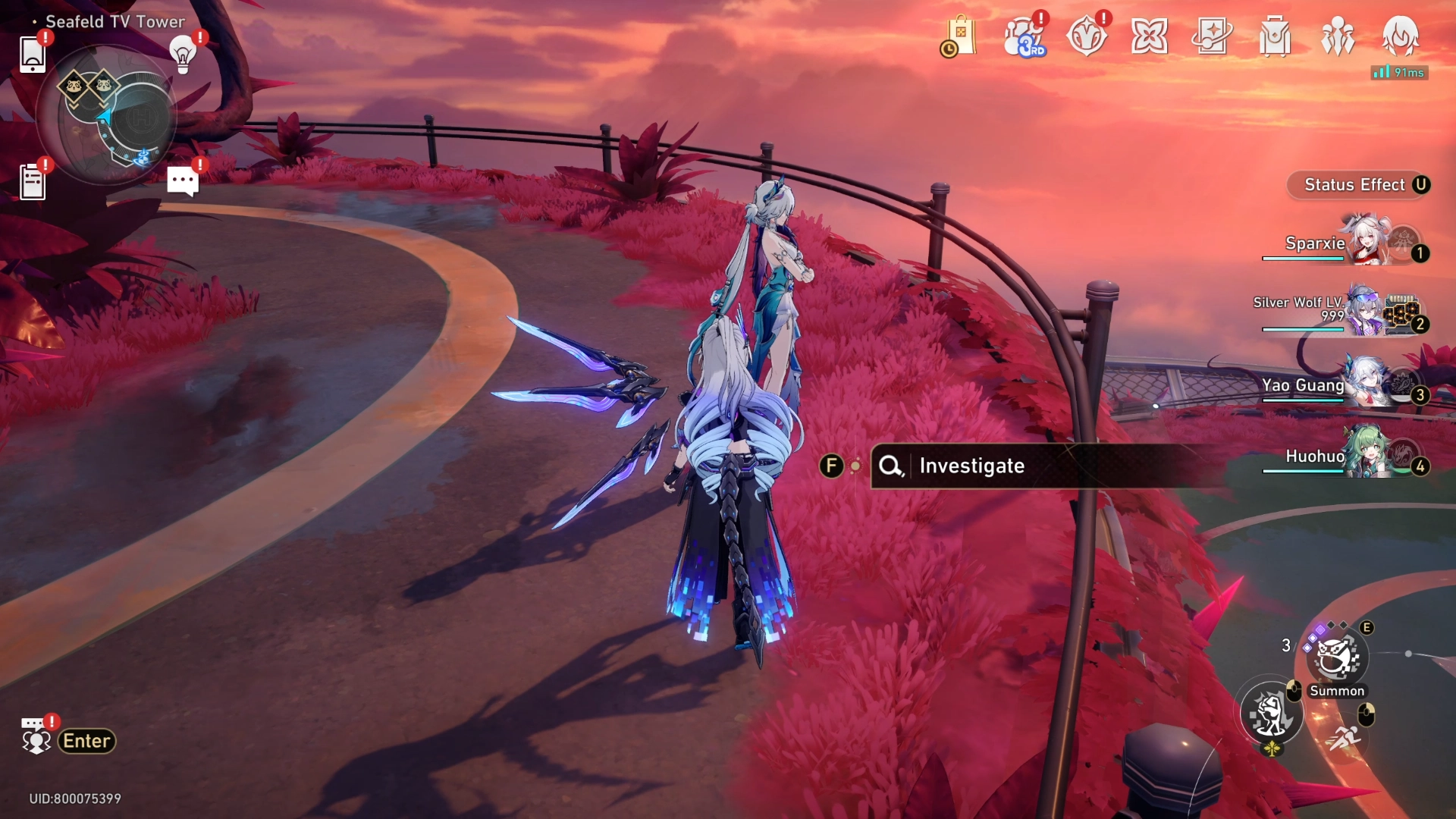Activate the Summon technique icon
Viewport: 1456px width, 819px height.
pyautogui.click(x=1337, y=657)
